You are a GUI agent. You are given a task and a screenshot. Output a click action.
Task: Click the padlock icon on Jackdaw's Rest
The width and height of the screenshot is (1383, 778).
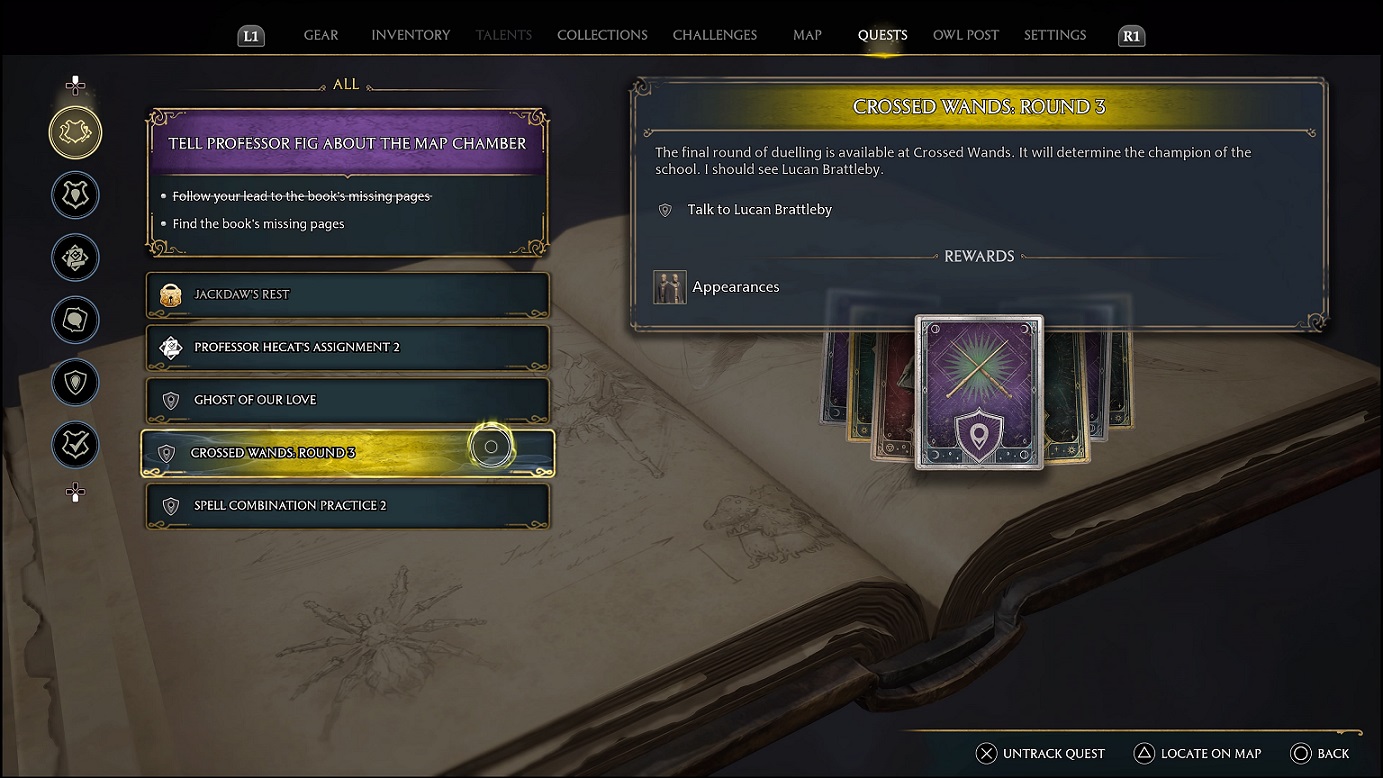(170, 296)
